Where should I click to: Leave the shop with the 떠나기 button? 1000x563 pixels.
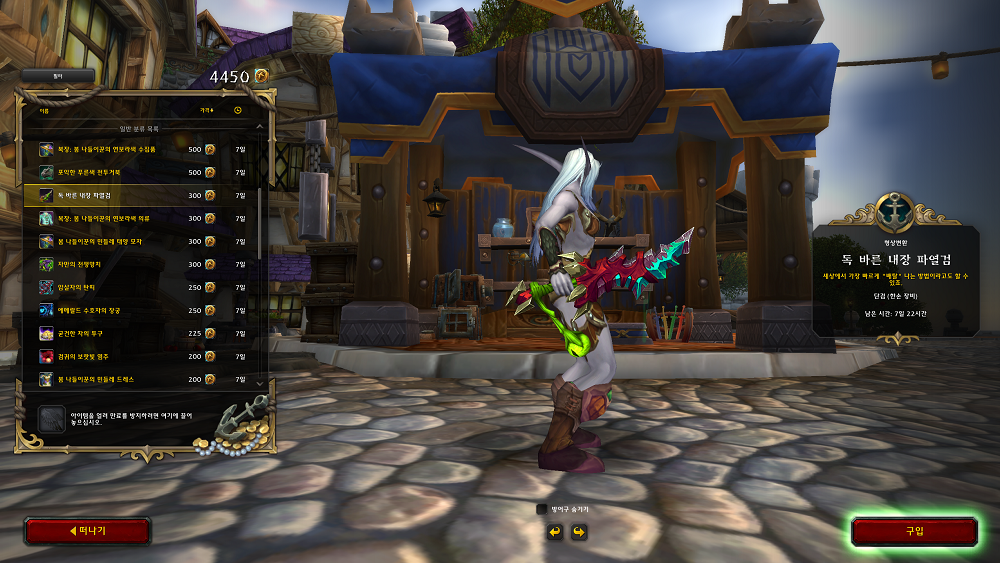pyautogui.click(x=87, y=531)
